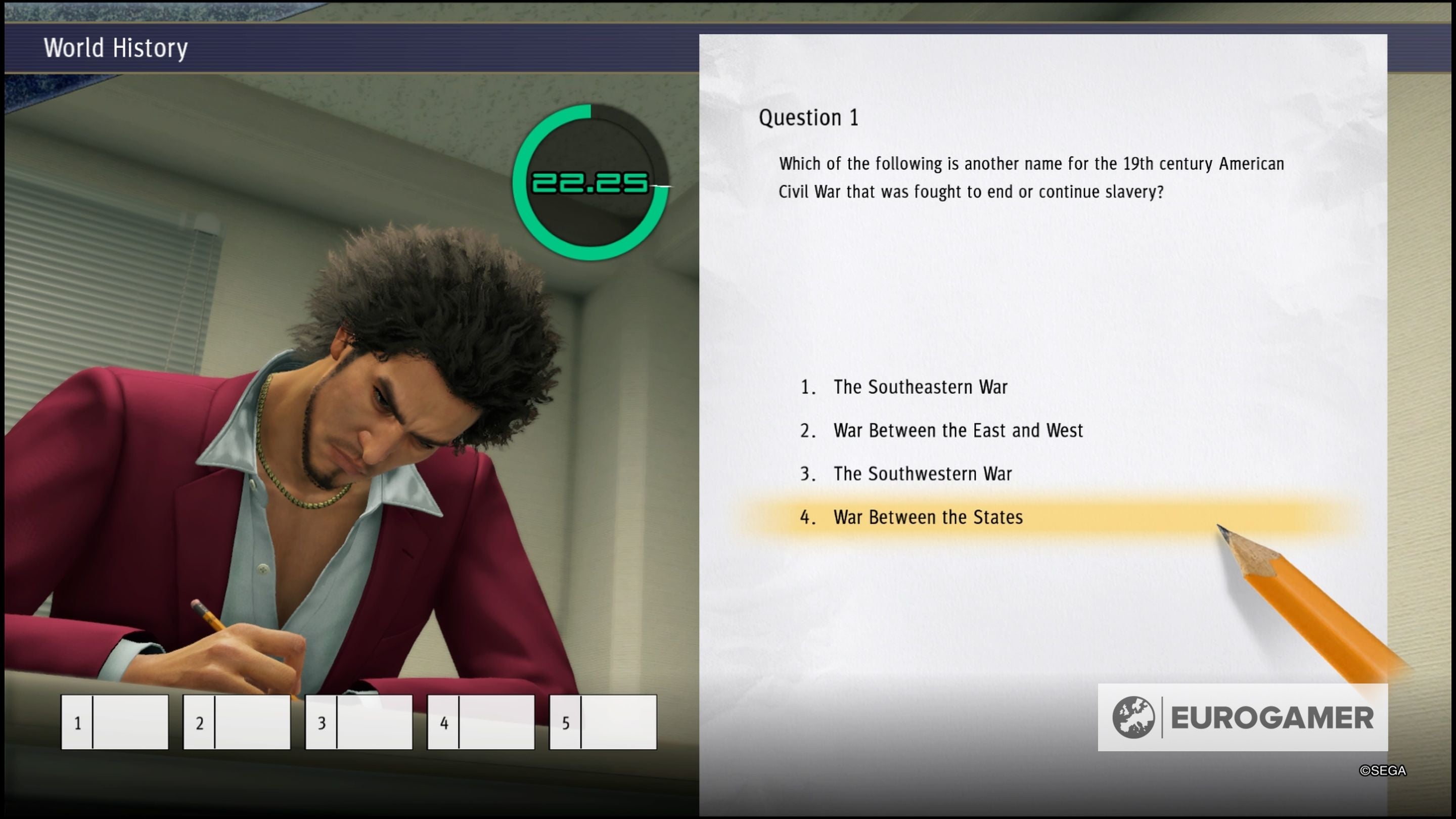Image resolution: width=1456 pixels, height=819 pixels.
Task: Click the ©SEGA copyright mark
Action: [1384, 770]
